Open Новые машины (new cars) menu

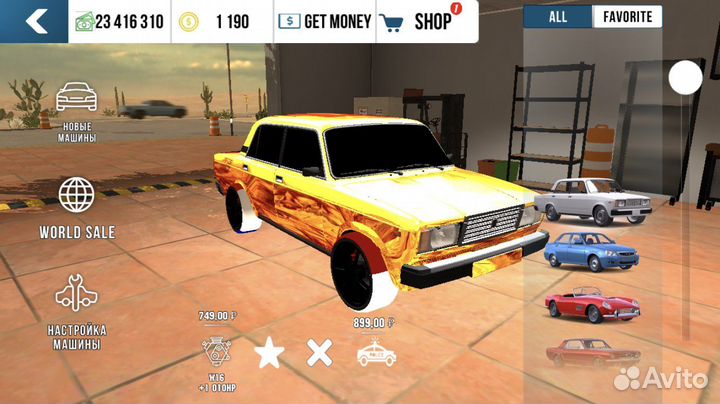pos(77,112)
